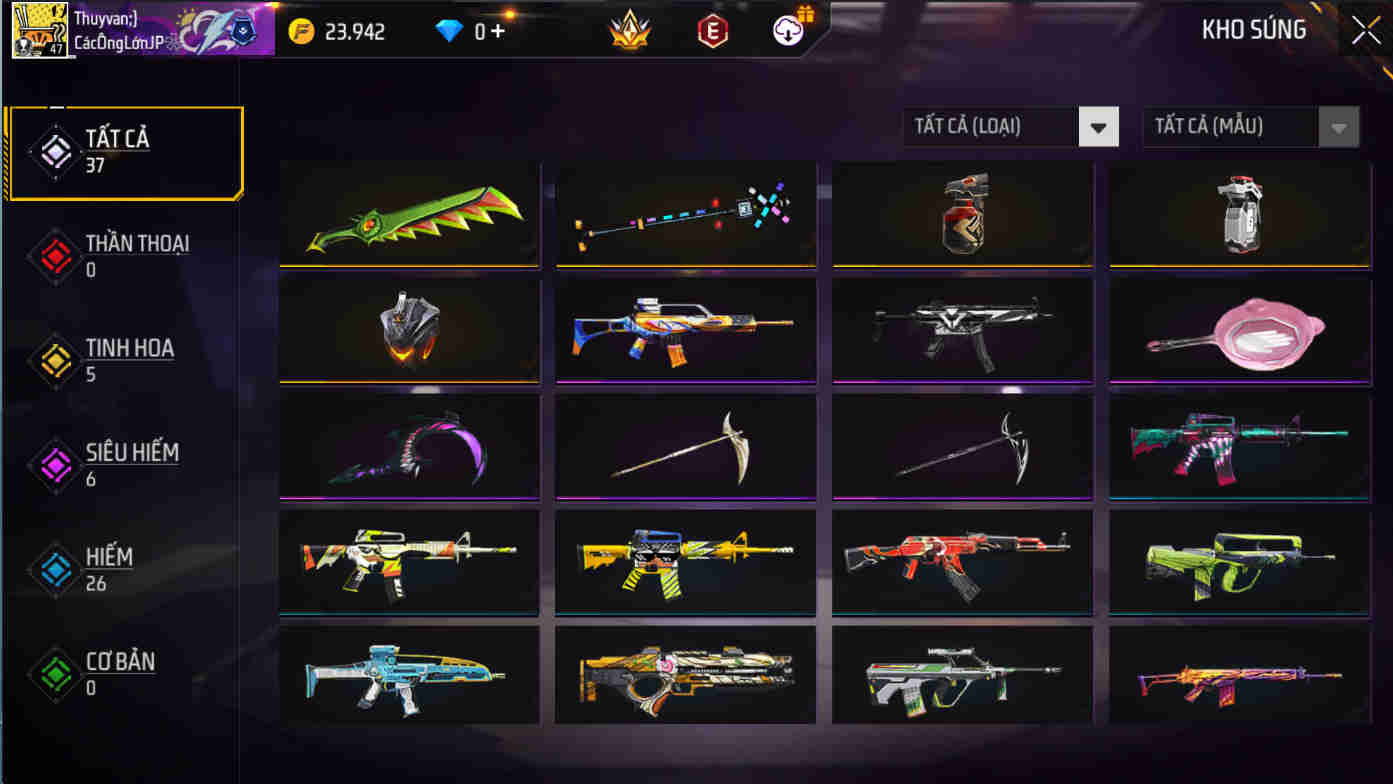Image resolution: width=1393 pixels, height=784 pixels.
Task: Click the red E-badge icon
Action: pos(712,31)
